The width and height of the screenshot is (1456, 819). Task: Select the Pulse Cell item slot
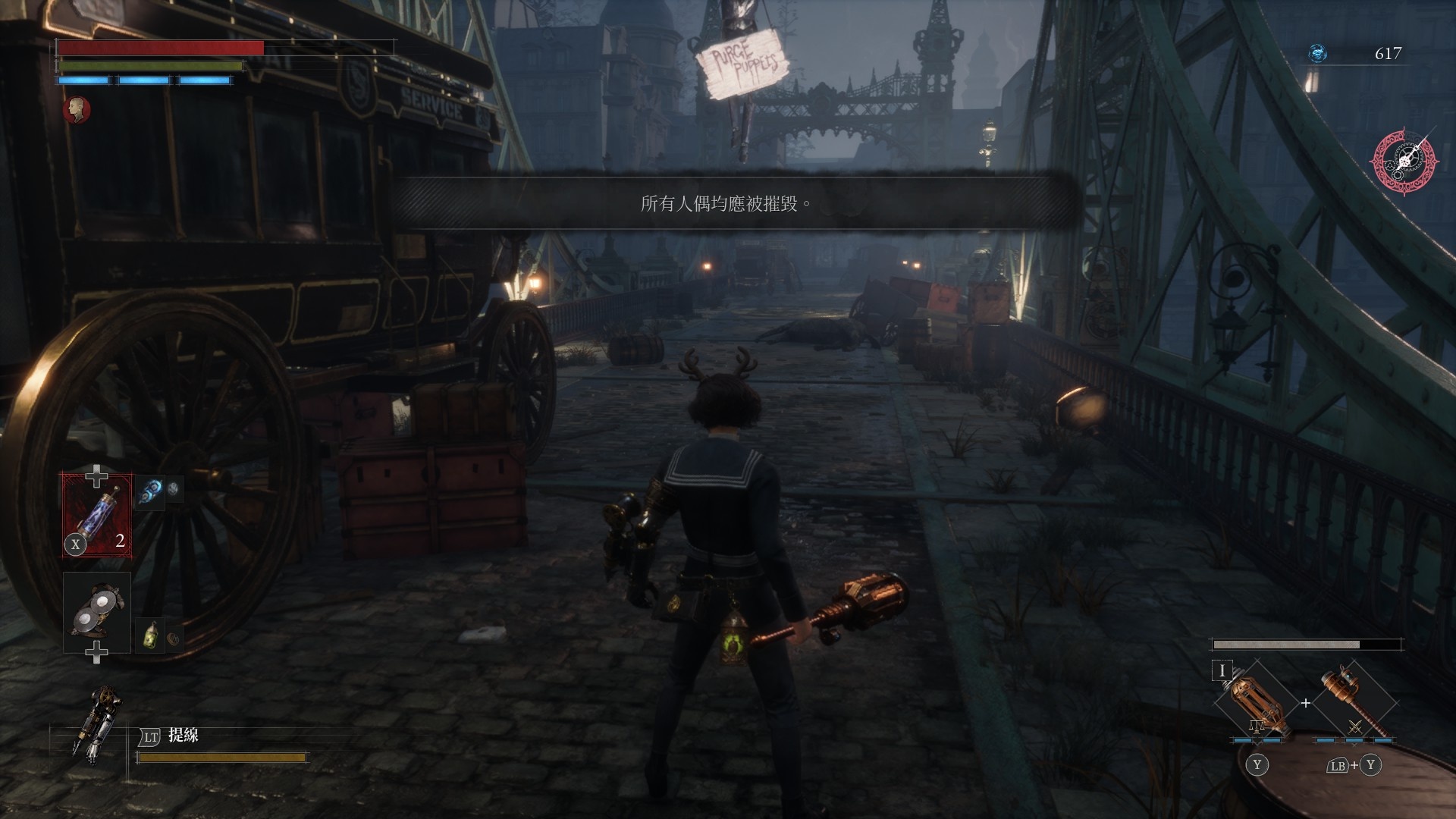point(97,515)
